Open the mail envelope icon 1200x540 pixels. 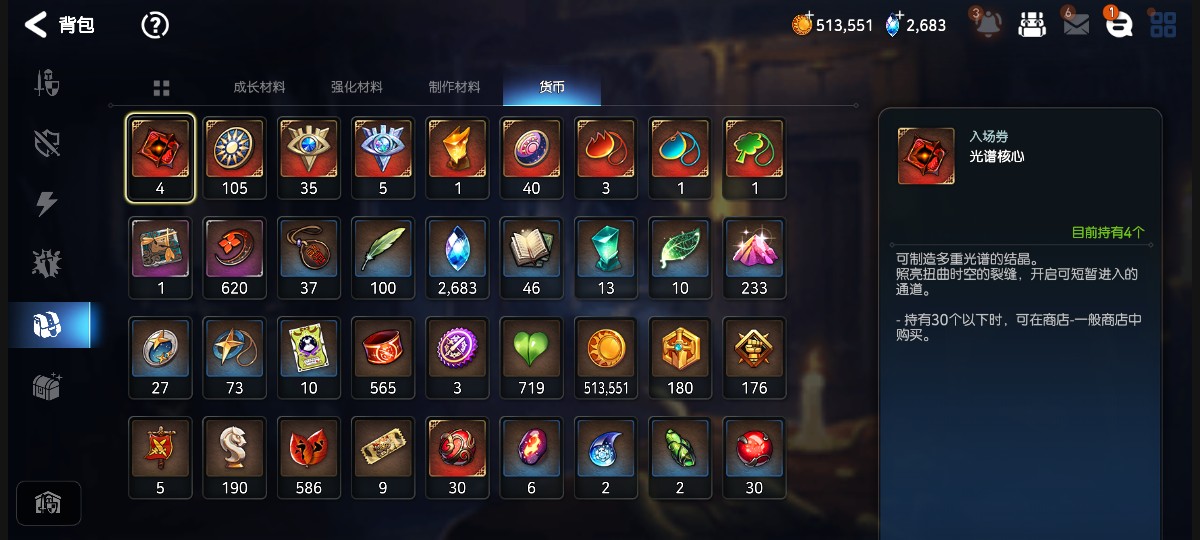coord(1076,25)
